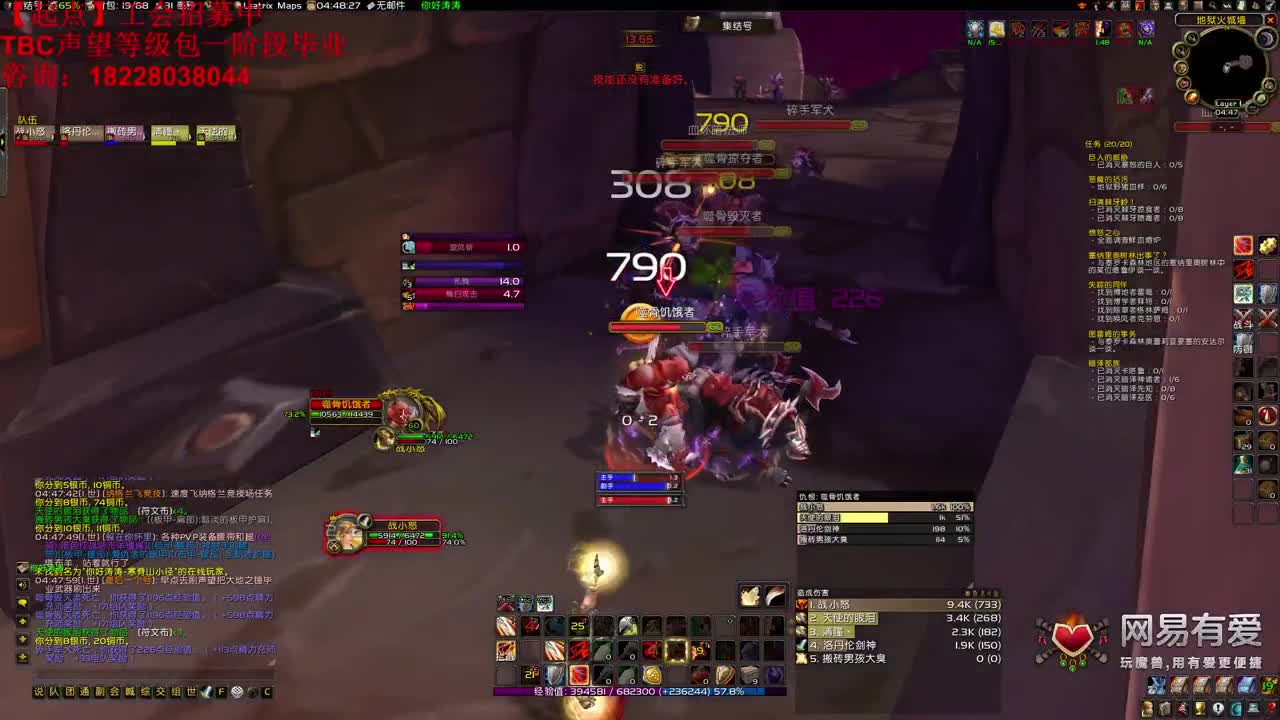
Task: Toggle the round language/globe button near the chat tabs
Action: tap(236, 692)
